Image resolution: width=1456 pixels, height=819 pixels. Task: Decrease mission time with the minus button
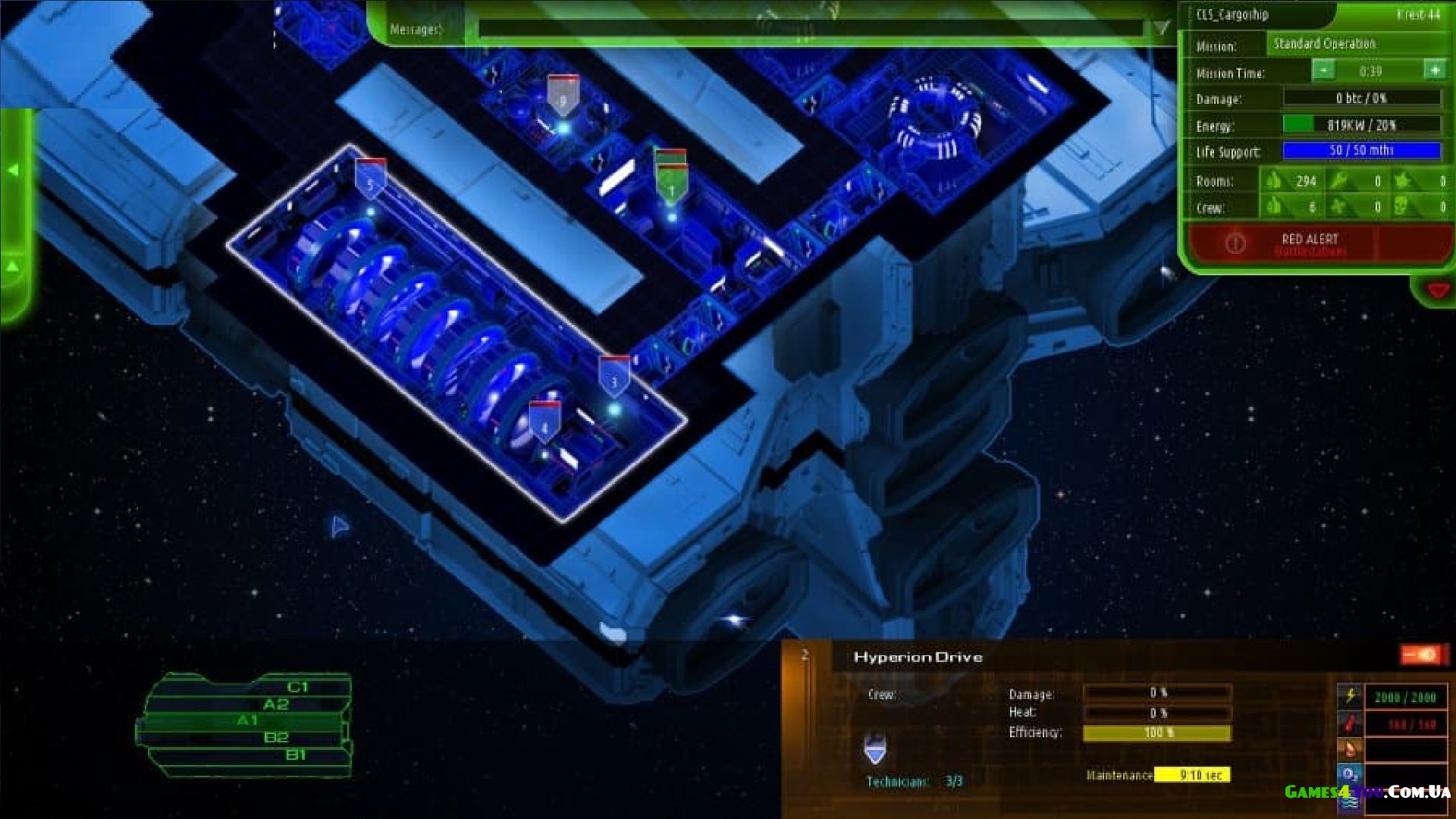pos(1323,71)
